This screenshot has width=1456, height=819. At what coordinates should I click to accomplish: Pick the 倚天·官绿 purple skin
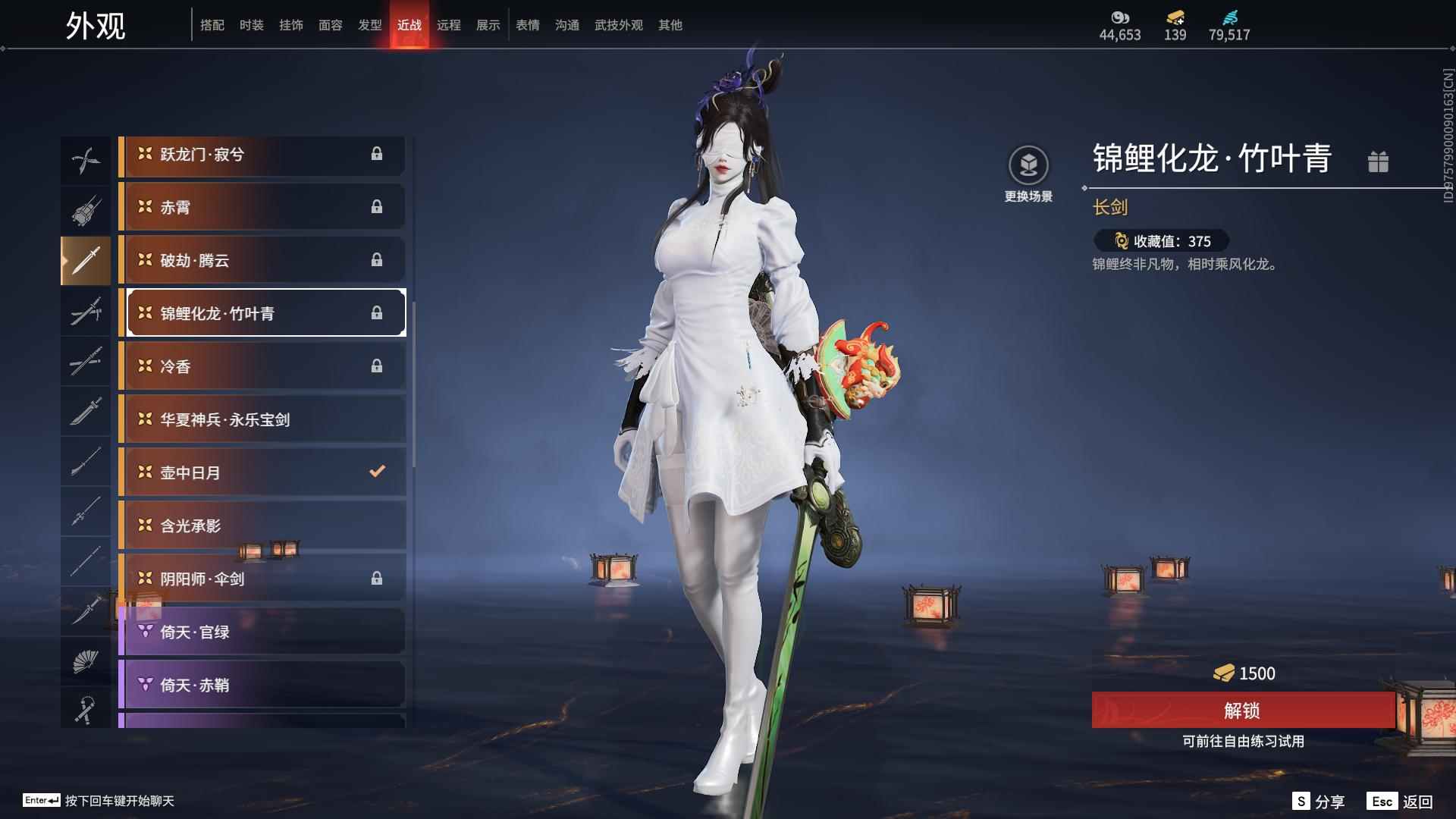pos(262,632)
